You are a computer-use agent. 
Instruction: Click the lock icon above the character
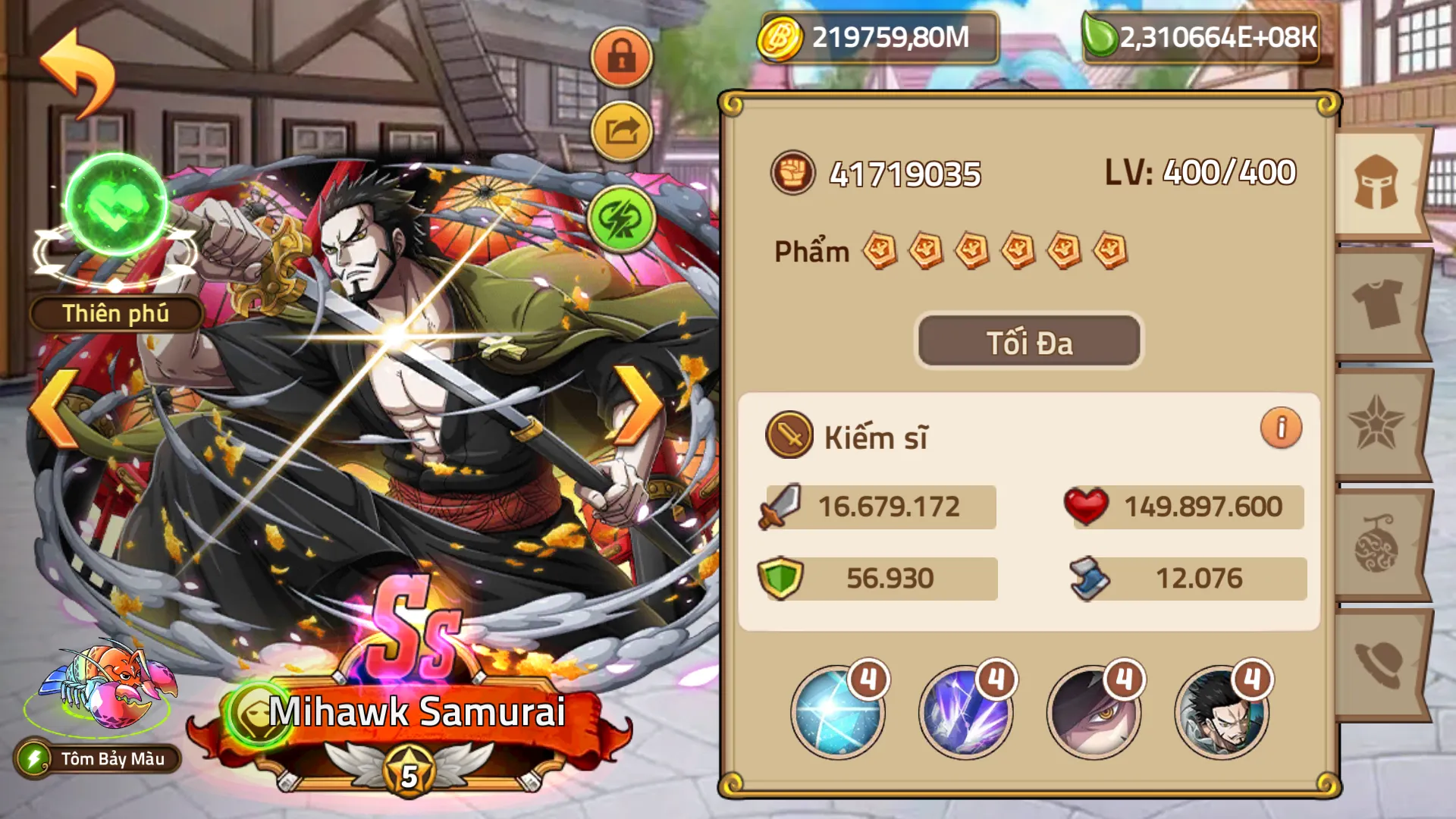point(621,56)
